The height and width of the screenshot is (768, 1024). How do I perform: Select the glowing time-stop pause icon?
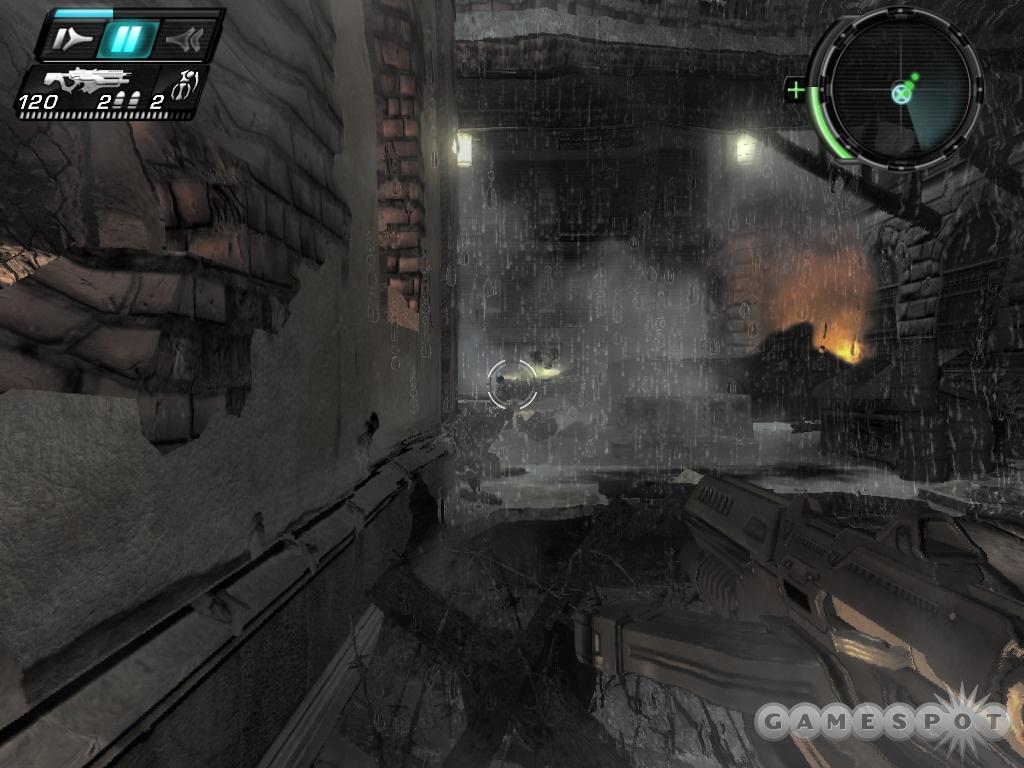pos(127,40)
